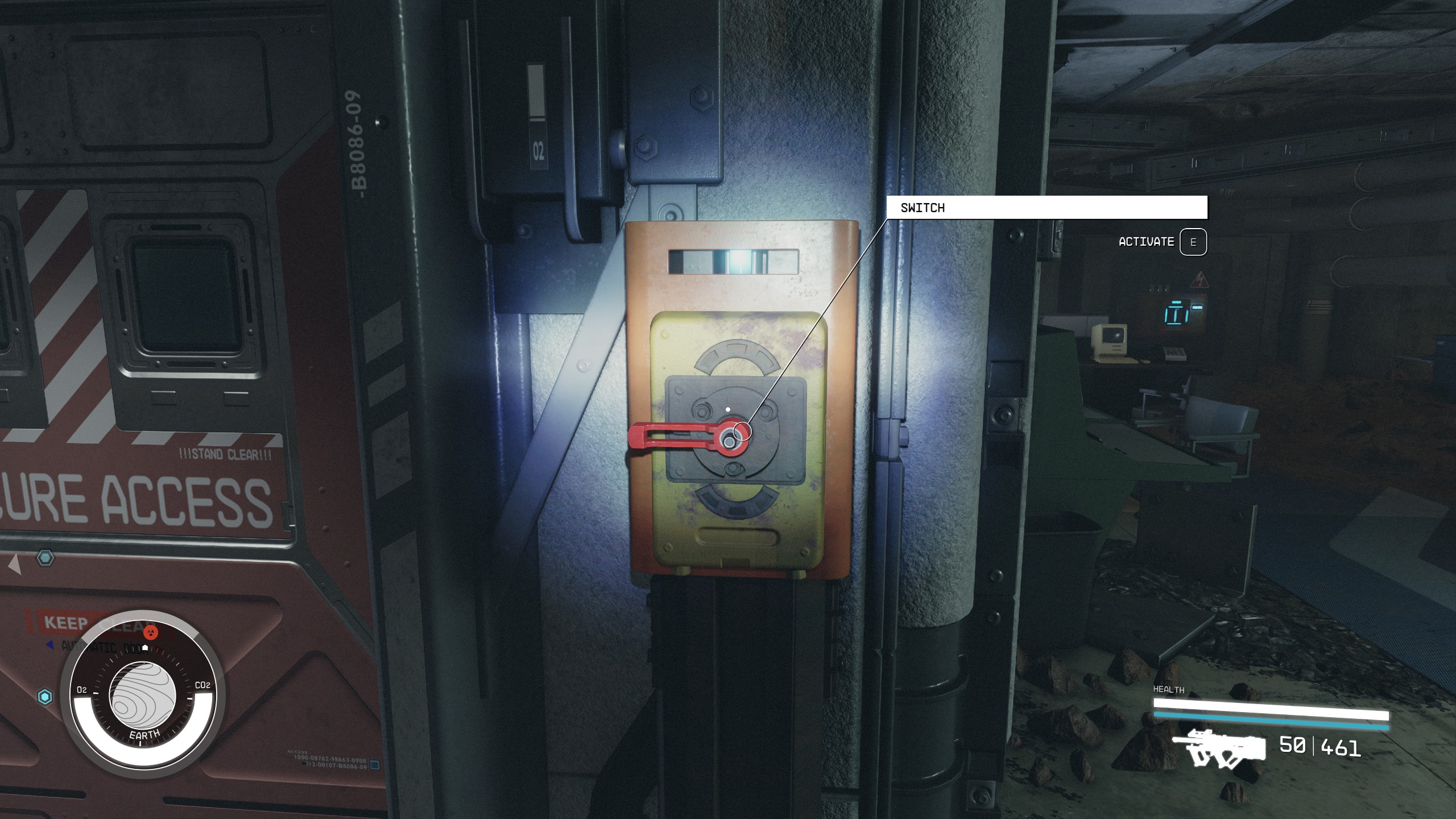This screenshot has height=819, width=1456.
Task: Click the planet graphic inside the compass
Action: pyautogui.click(x=143, y=700)
